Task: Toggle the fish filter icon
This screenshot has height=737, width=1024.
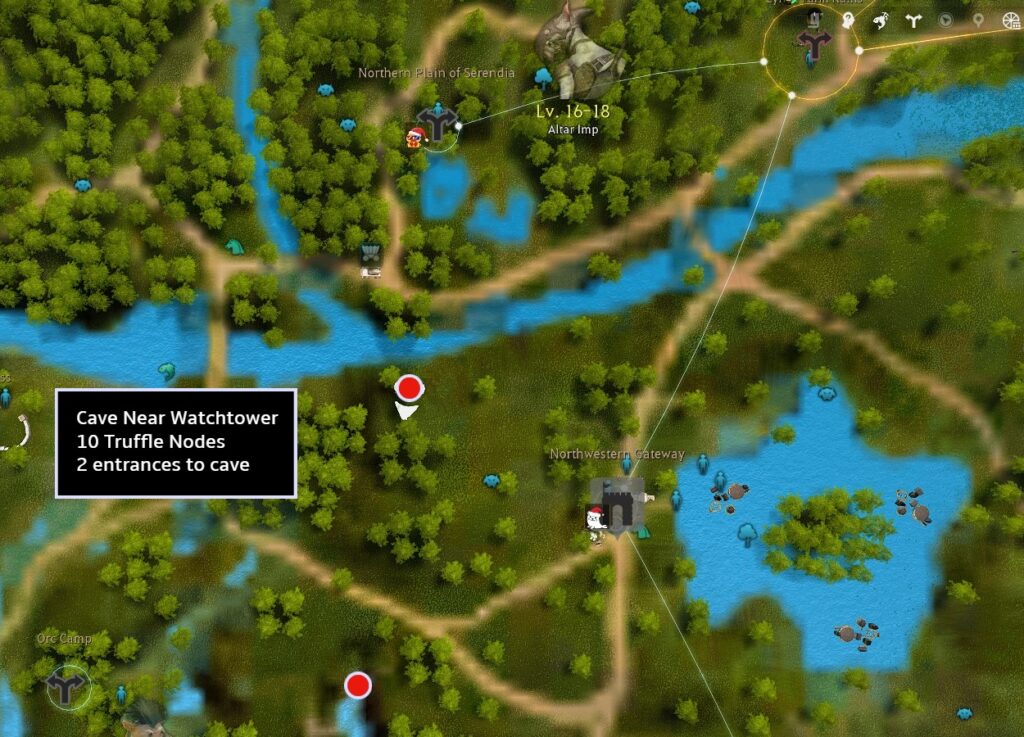Action: coord(881,20)
